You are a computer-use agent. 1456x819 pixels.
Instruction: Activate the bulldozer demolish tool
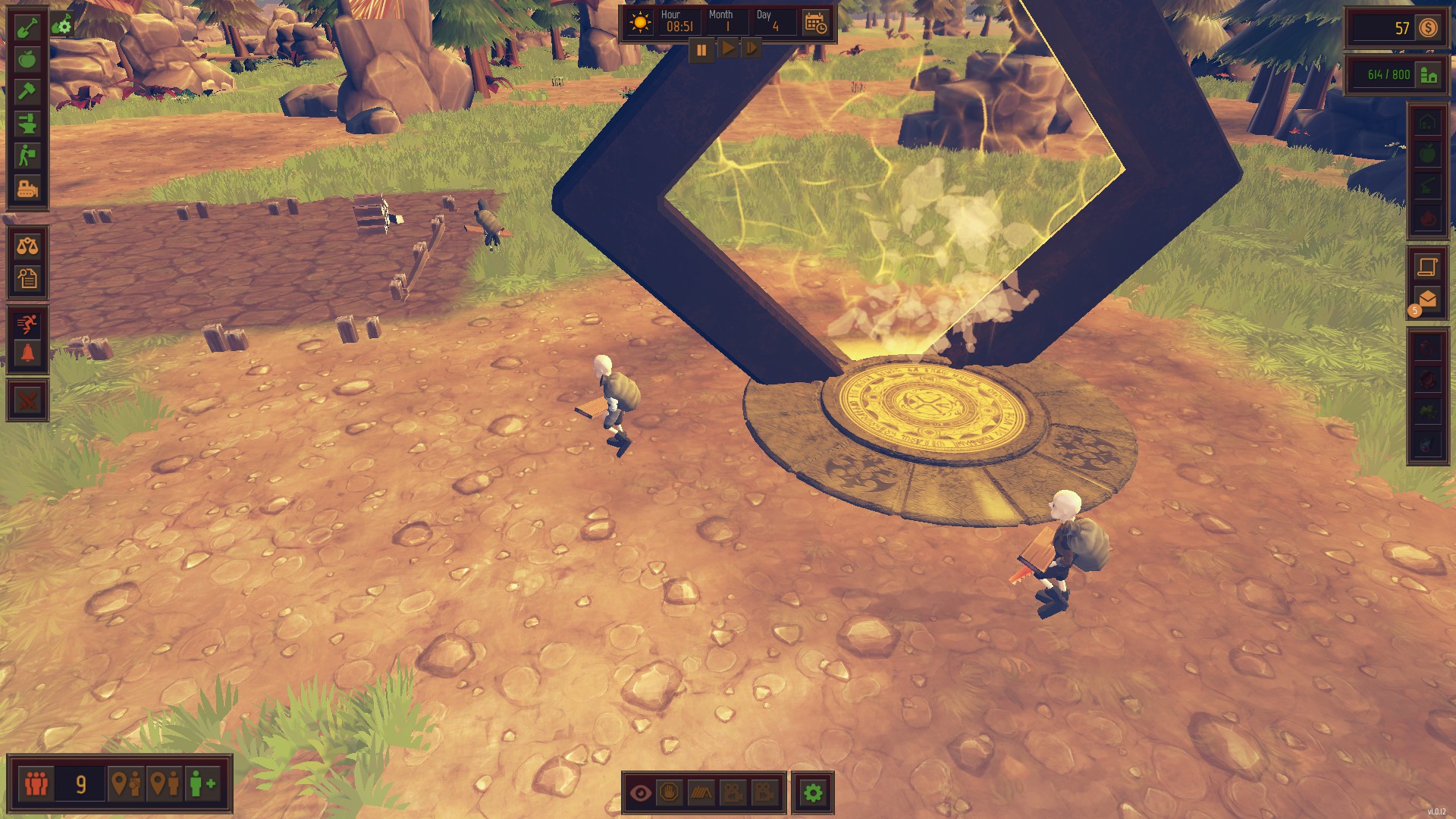click(x=27, y=188)
